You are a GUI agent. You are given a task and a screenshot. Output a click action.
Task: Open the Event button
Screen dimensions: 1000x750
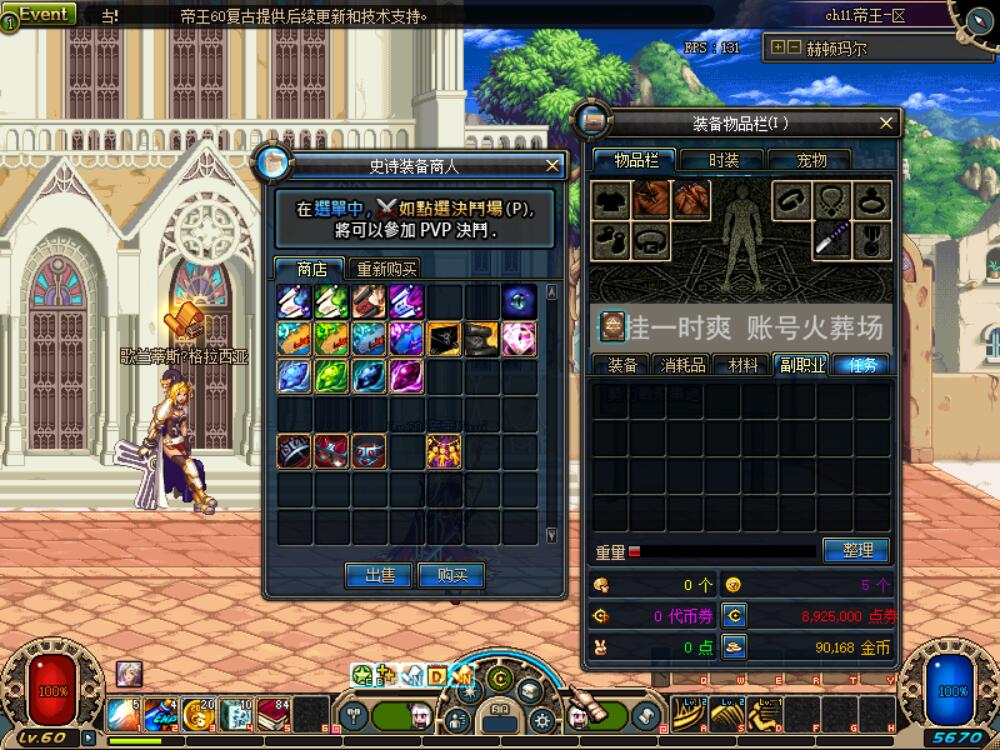pos(42,14)
